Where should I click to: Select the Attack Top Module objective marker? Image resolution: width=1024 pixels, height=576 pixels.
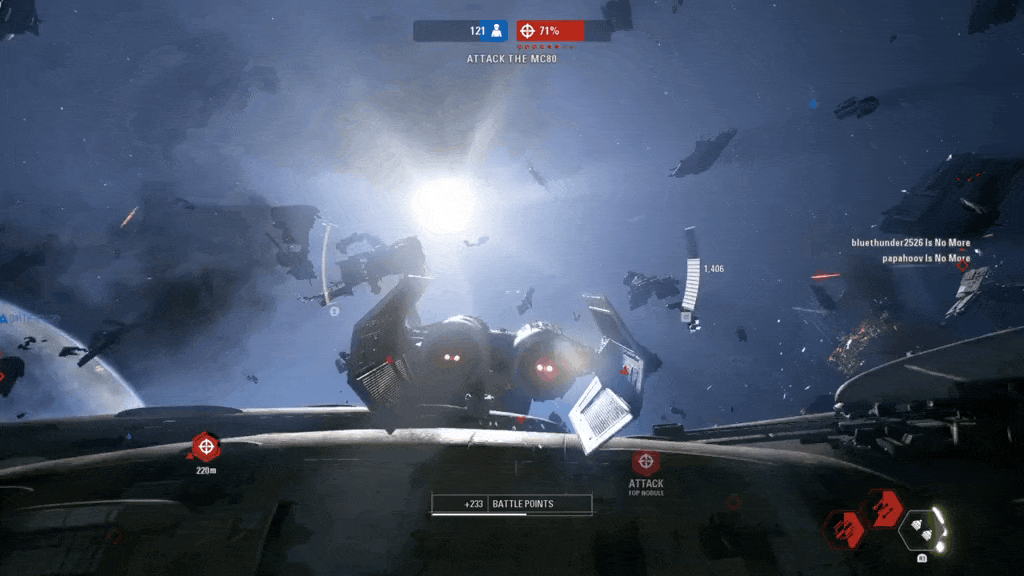point(645,462)
